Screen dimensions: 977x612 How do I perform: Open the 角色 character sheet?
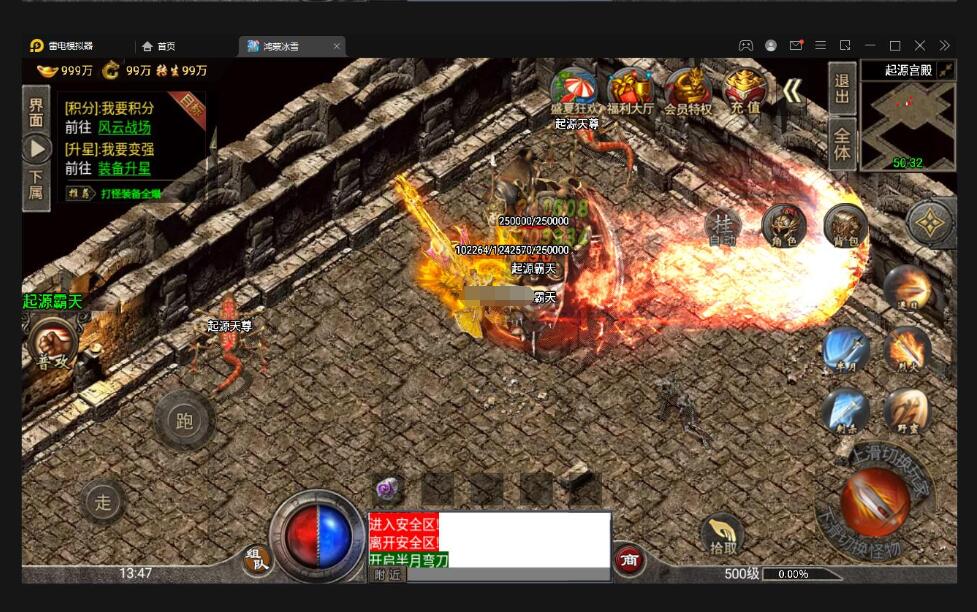pos(784,227)
